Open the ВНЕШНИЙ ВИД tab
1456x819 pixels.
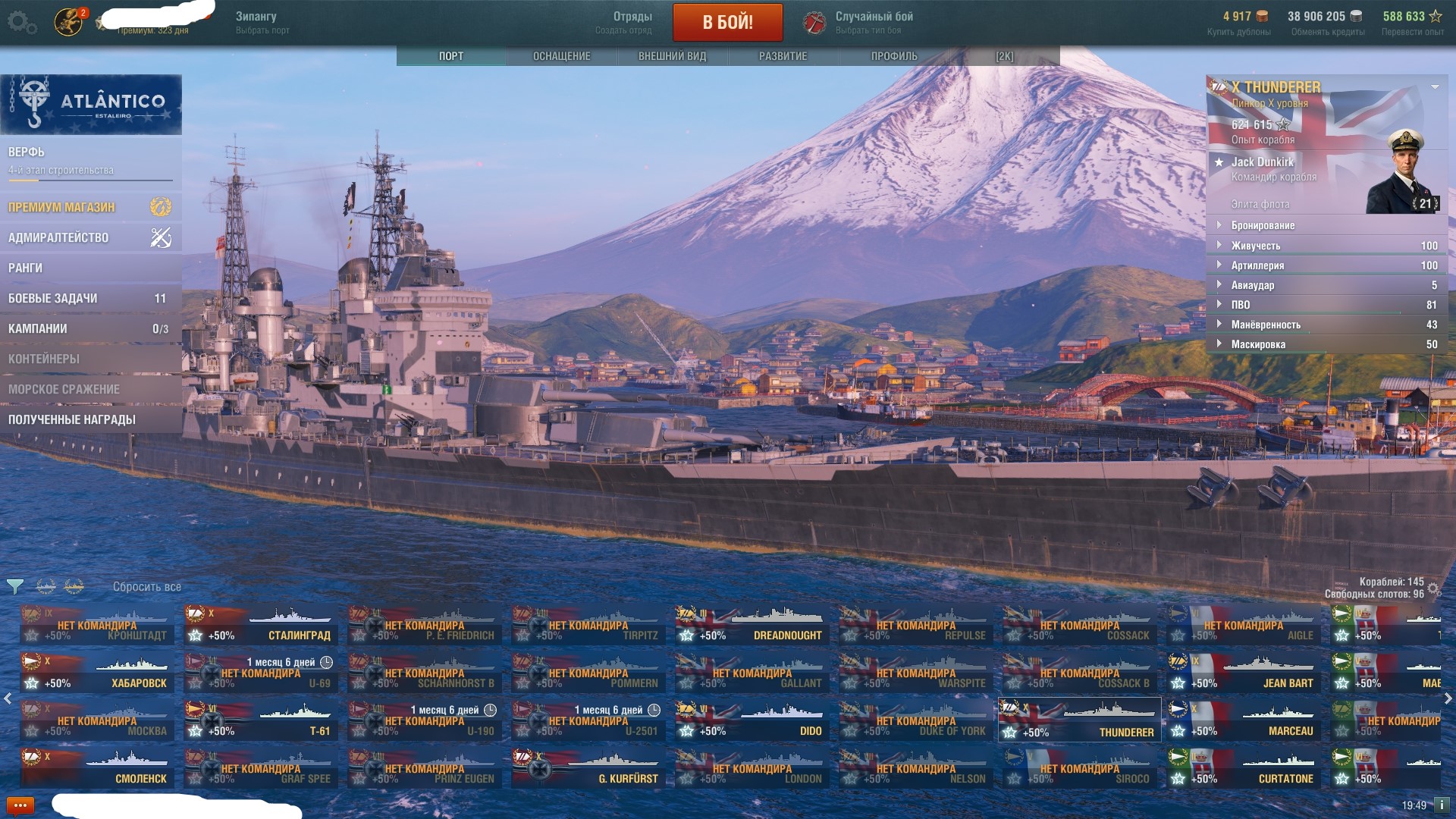coord(672,56)
